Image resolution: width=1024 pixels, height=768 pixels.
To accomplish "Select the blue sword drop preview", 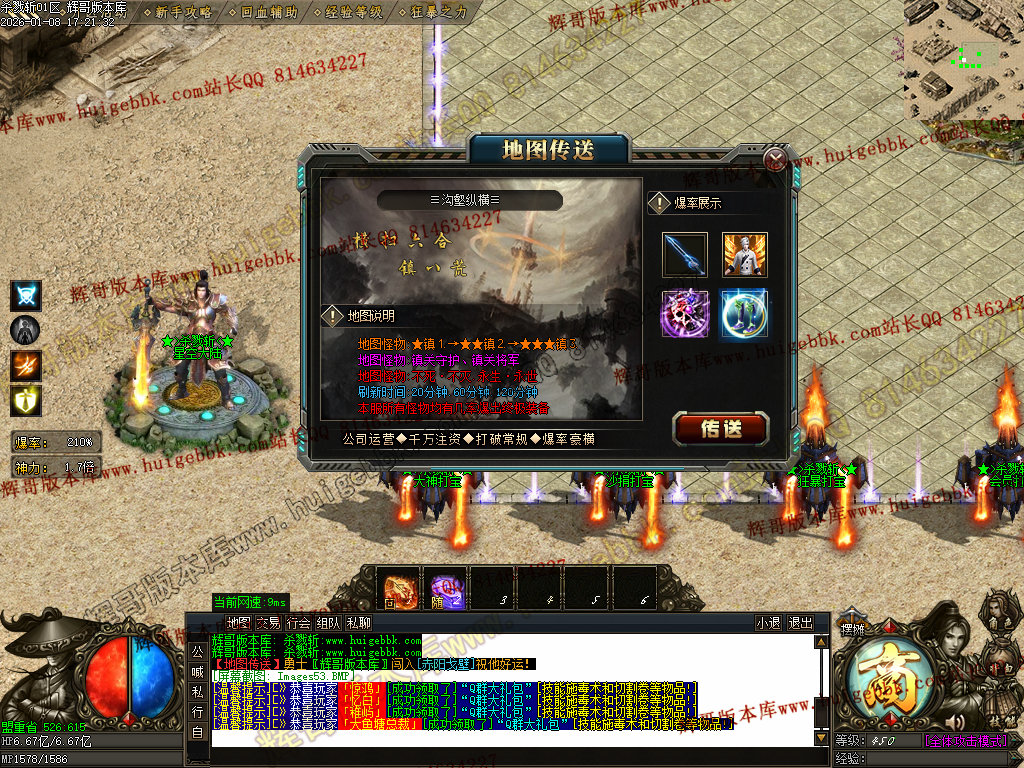I will (685, 255).
